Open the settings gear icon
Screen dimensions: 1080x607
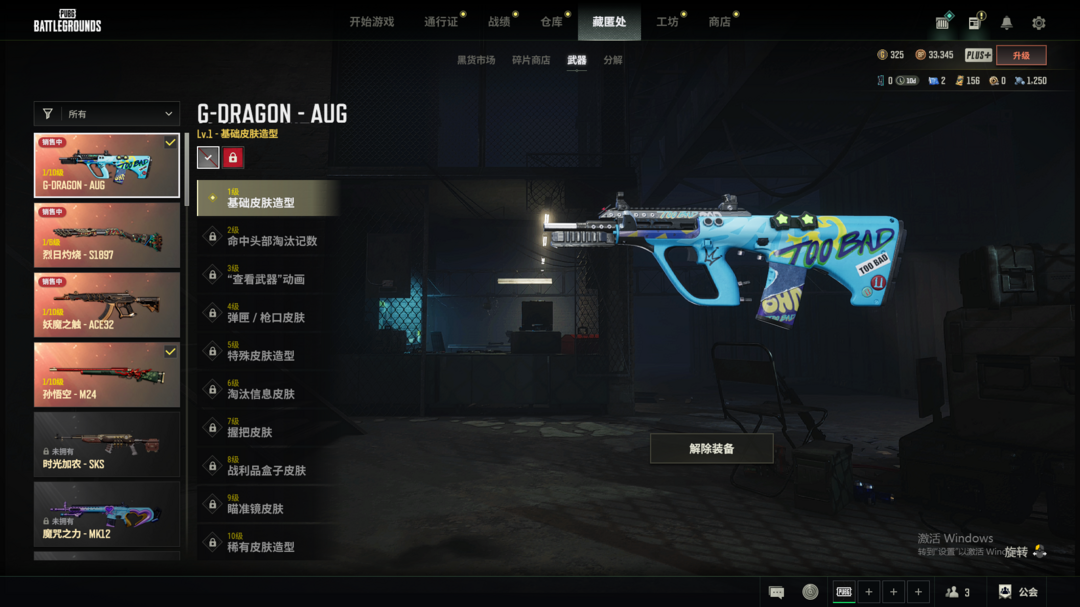click(x=1039, y=23)
